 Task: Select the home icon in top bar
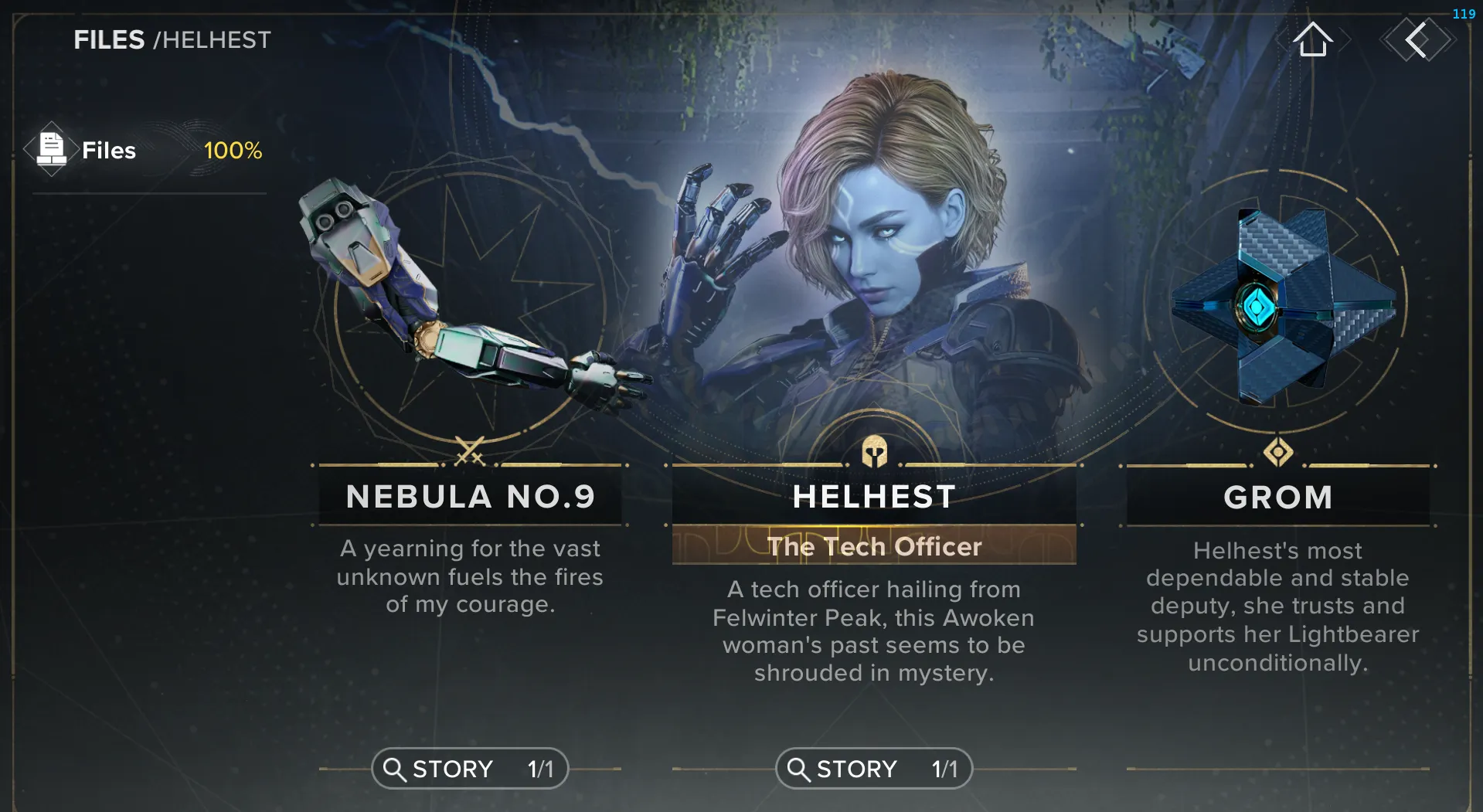tap(1314, 40)
